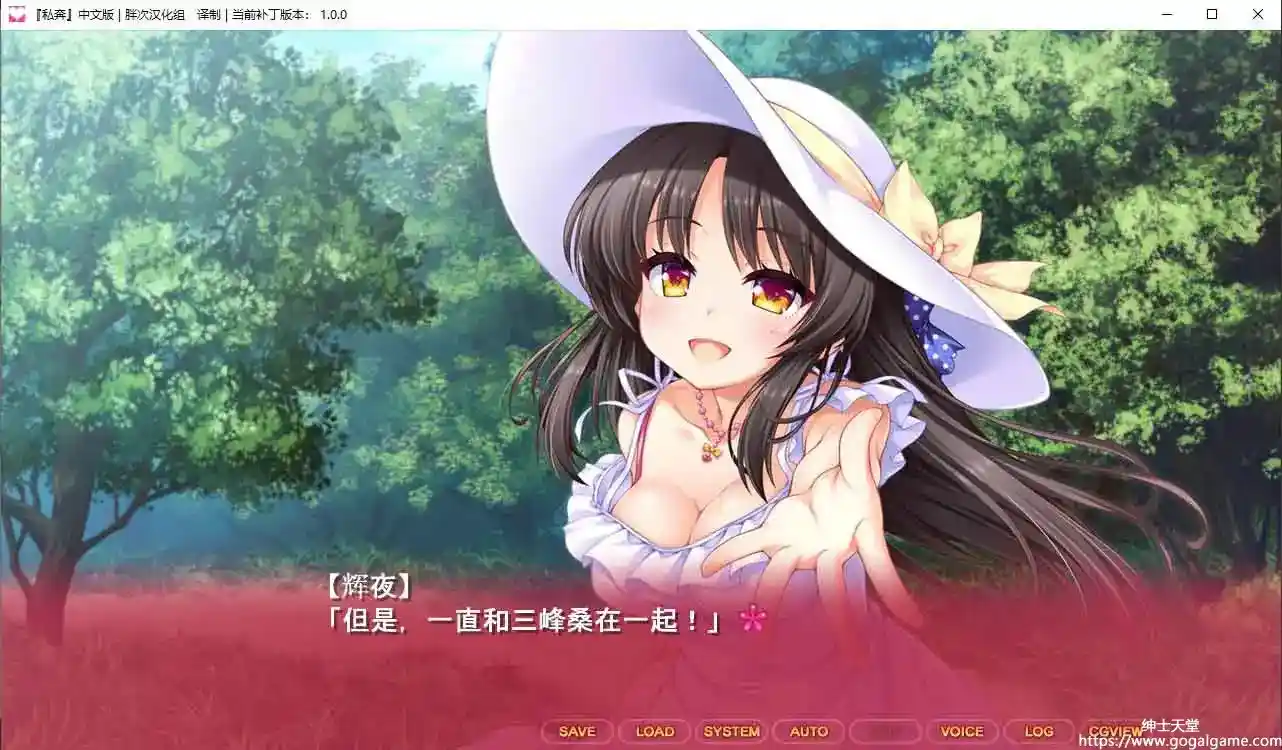The height and width of the screenshot is (750, 1282).
Task: Open the LOAD screen
Action: (x=654, y=731)
